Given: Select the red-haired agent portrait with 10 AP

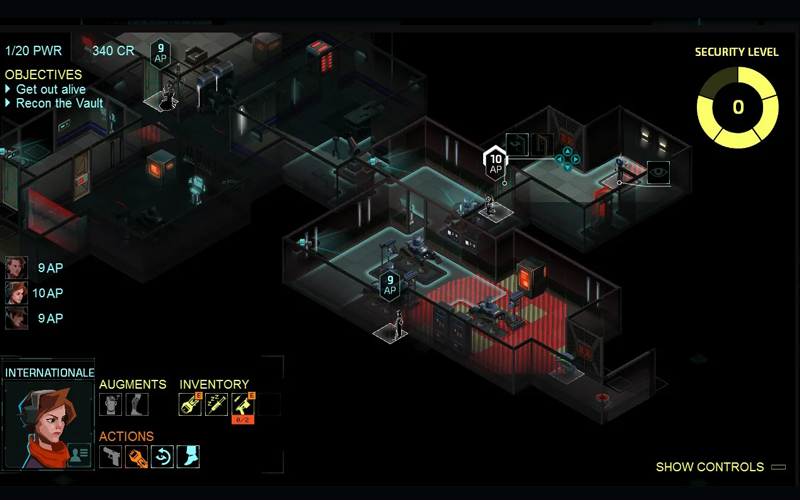Looking at the screenshot, I should [x=16, y=293].
